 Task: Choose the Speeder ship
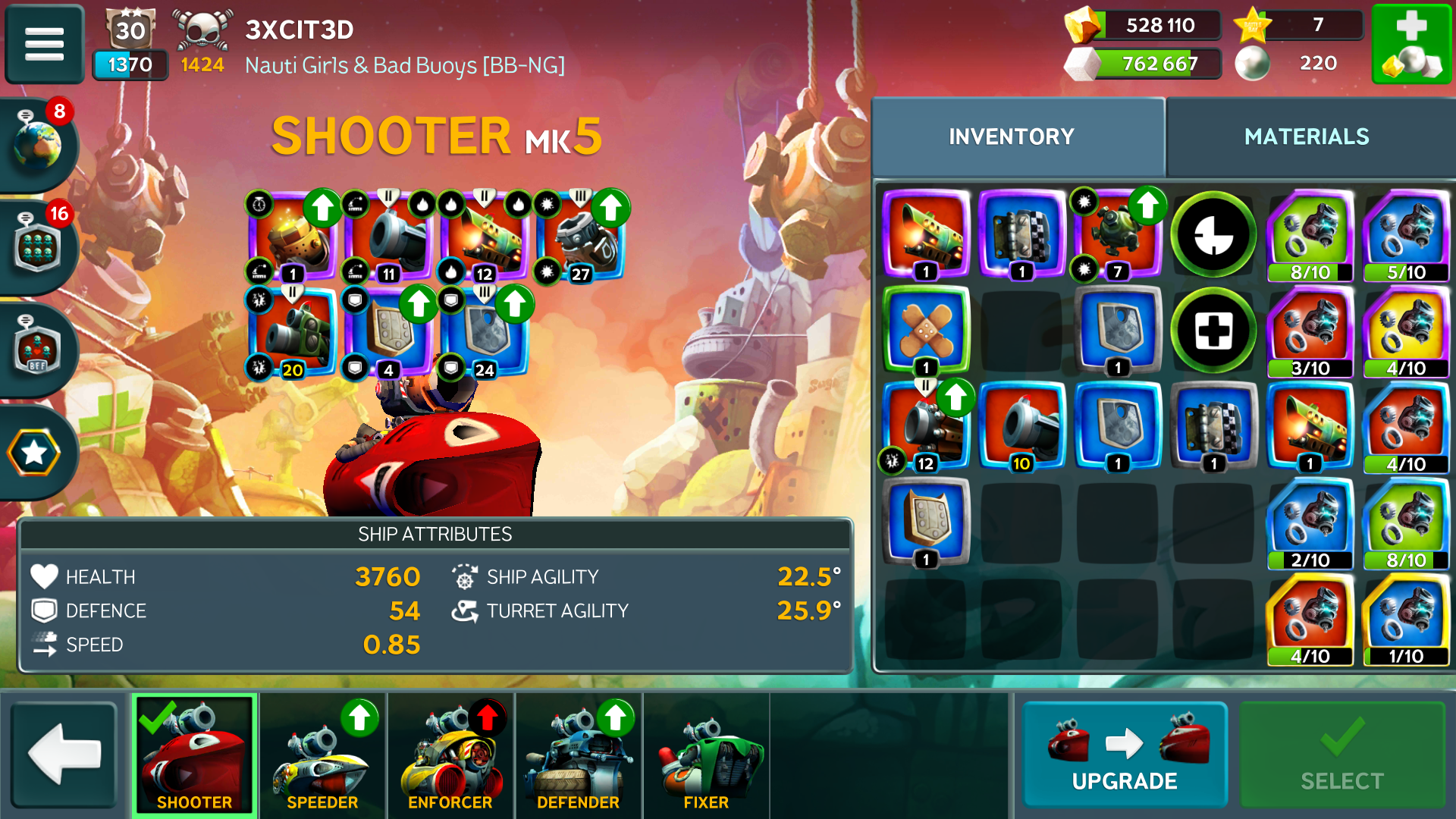322,755
